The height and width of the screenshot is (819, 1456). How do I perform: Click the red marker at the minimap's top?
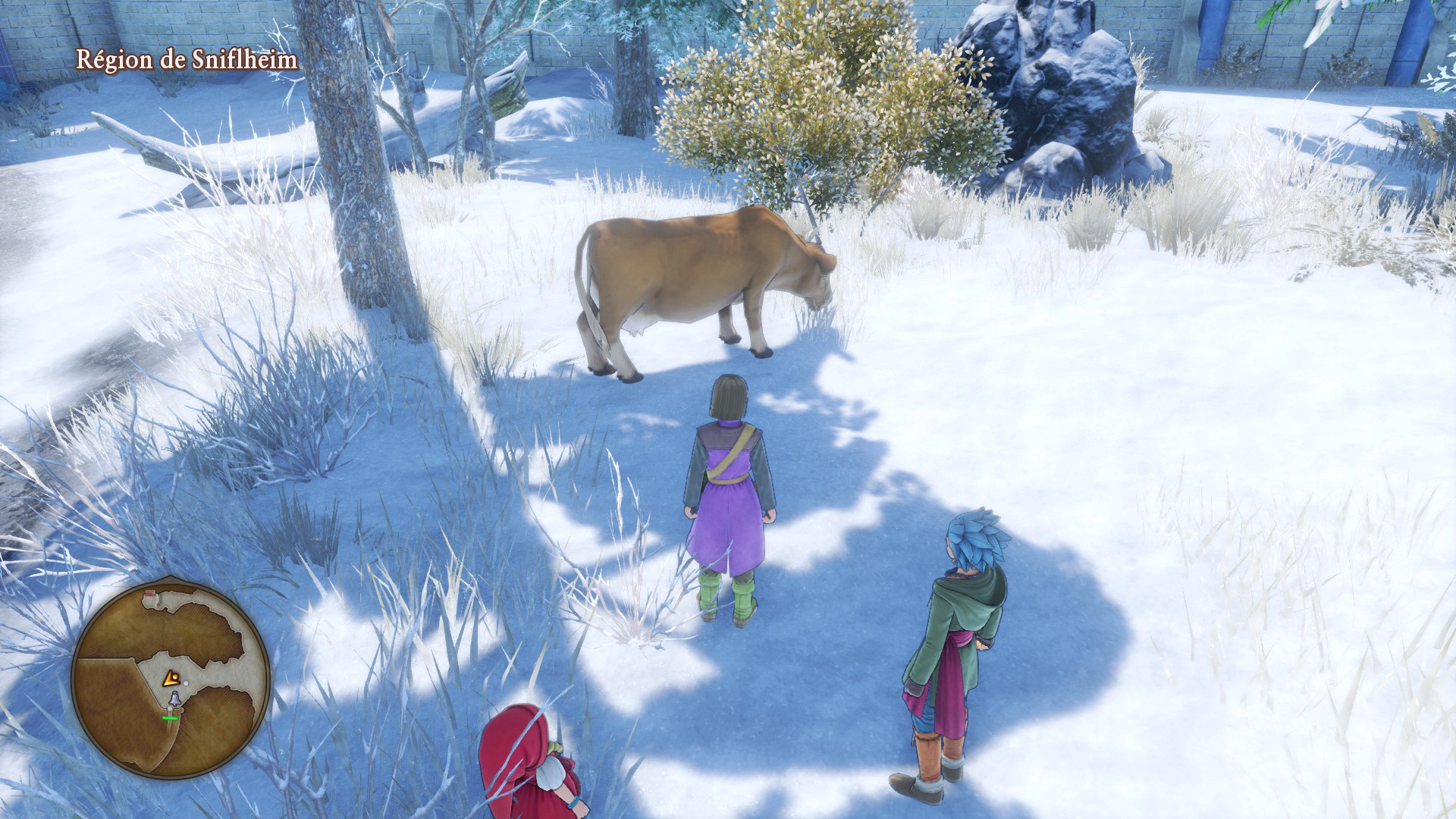150,592
